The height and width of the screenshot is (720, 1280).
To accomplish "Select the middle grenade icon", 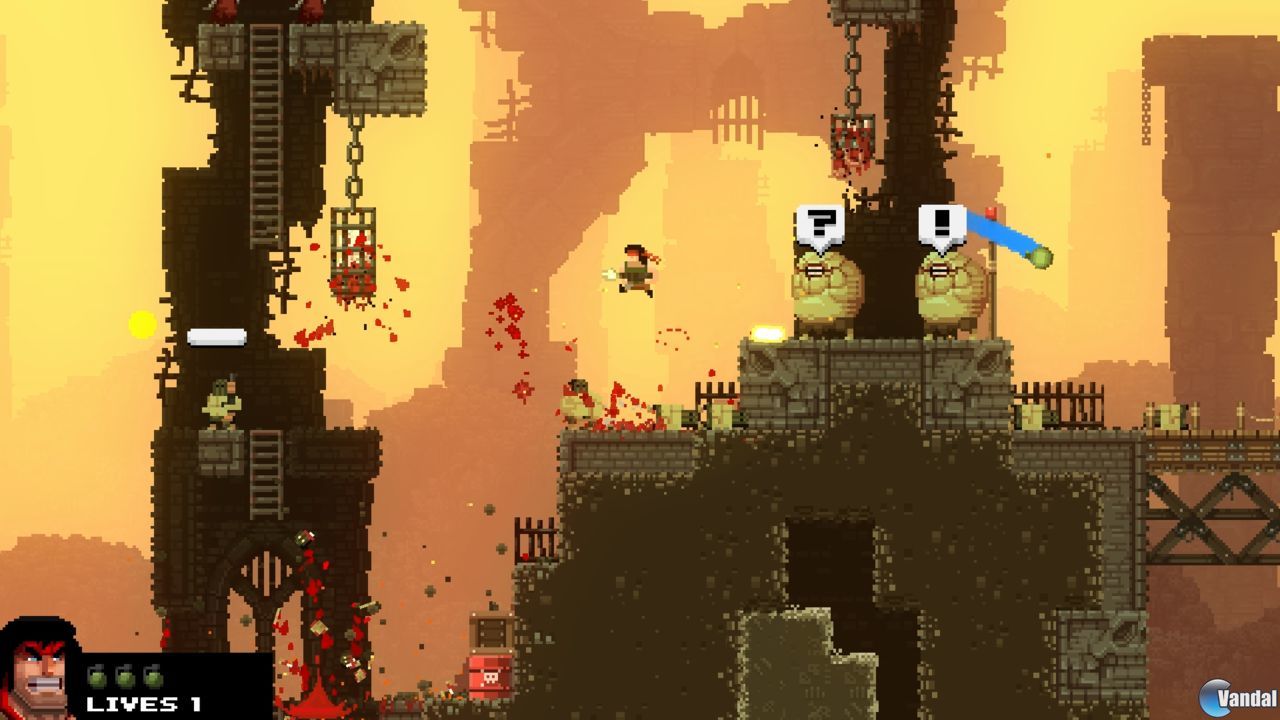I will click(123, 675).
